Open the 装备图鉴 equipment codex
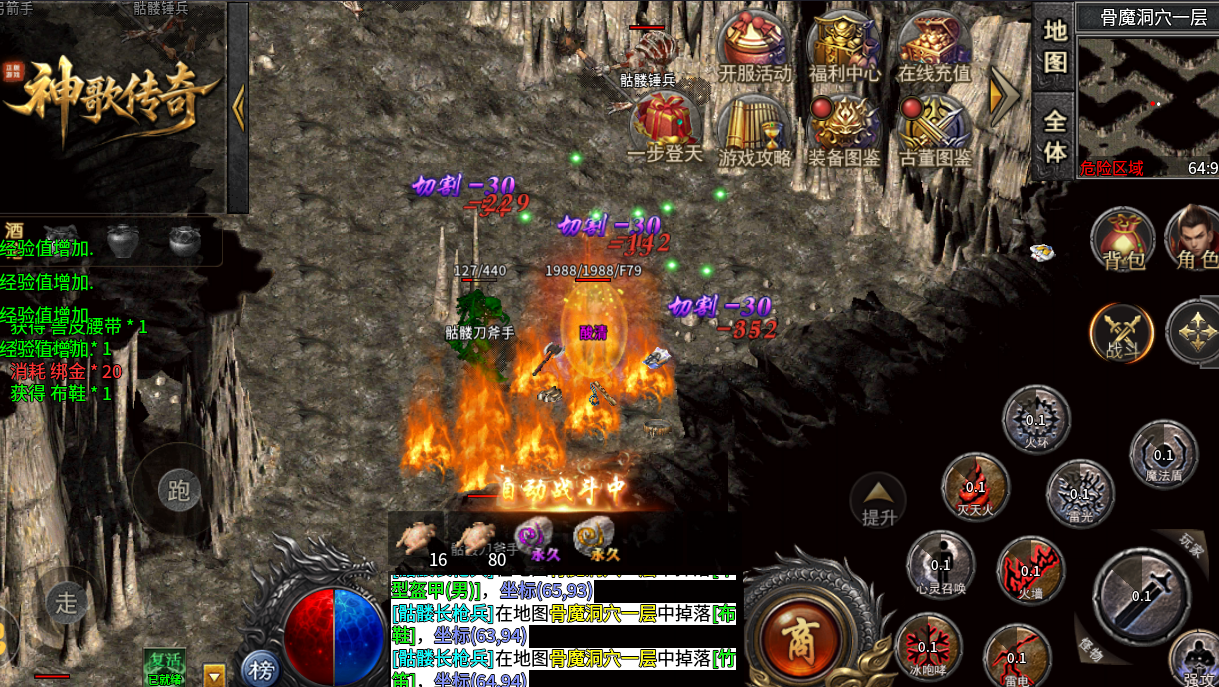 (844, 128)
